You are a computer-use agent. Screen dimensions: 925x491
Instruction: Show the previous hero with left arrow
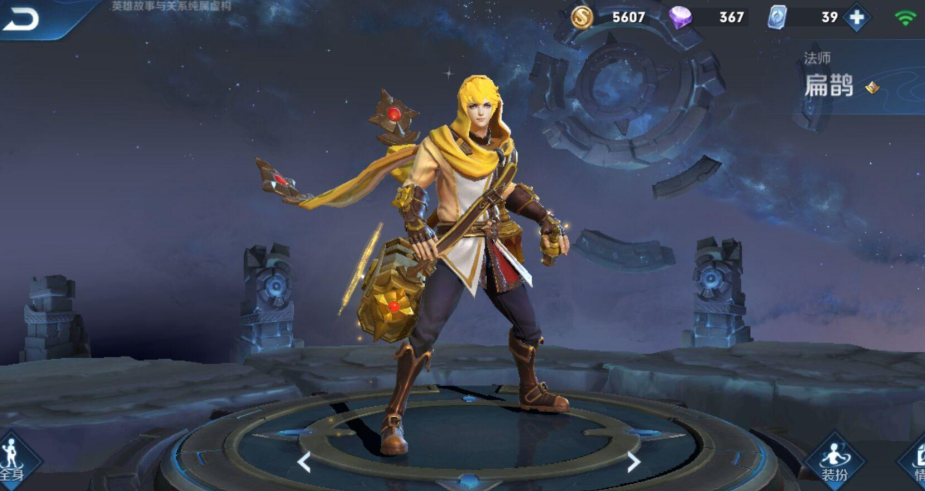click(x=304, y=461)
